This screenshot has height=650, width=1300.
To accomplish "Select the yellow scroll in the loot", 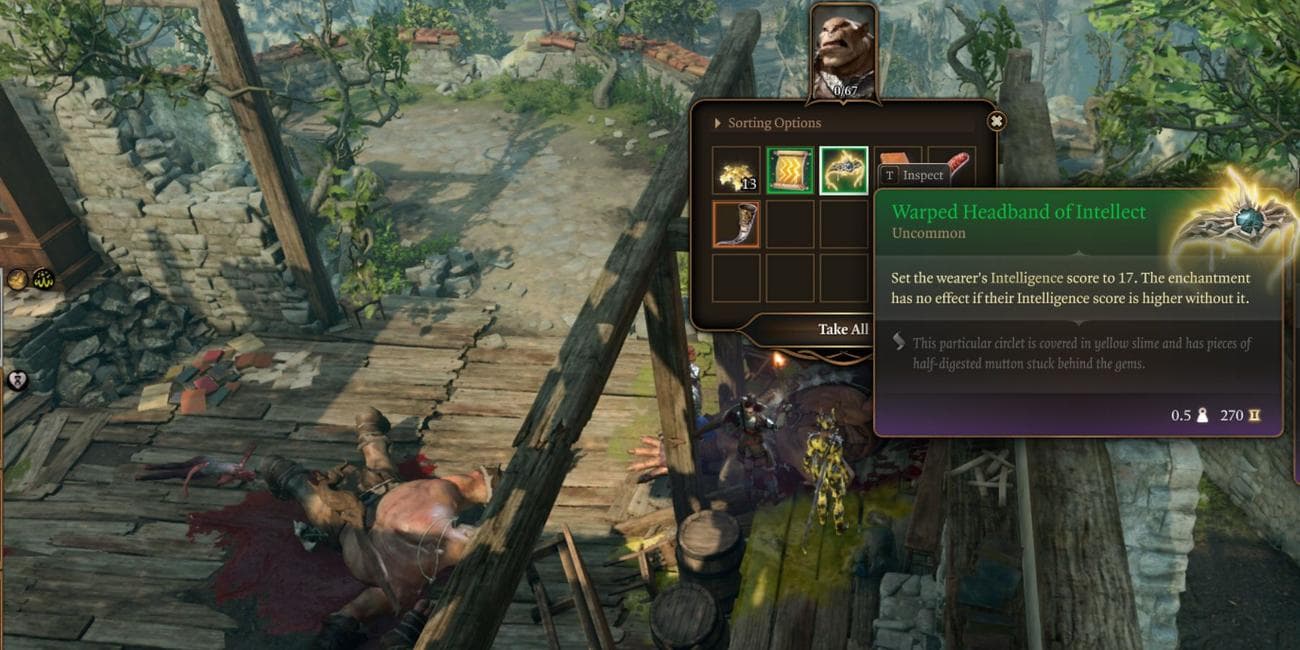I will click(x=790, y=171).
